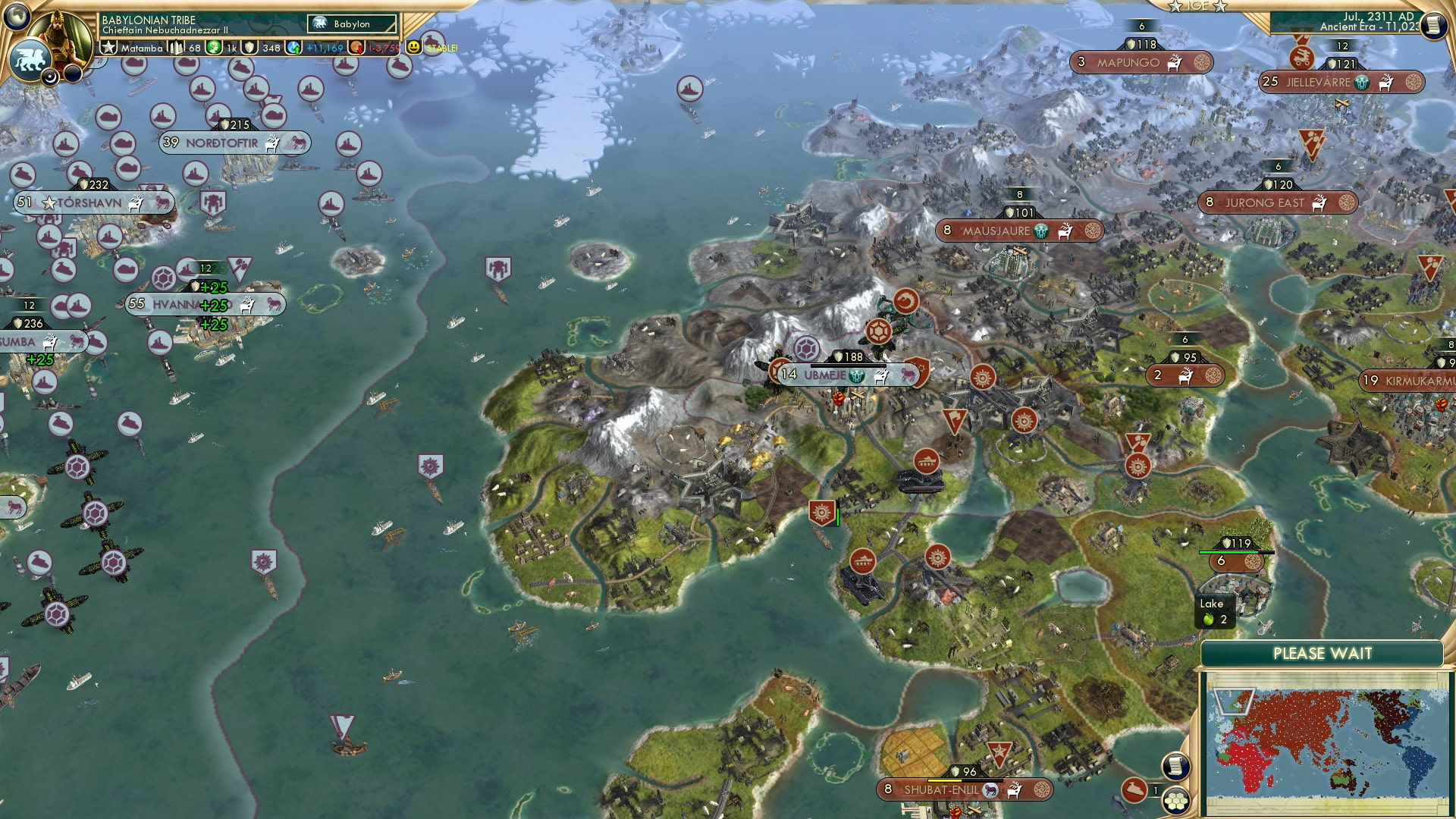Click the Matamba star icon
Image resolution: width=1456 pixels, height=819 pixels.
pos(108,48)
